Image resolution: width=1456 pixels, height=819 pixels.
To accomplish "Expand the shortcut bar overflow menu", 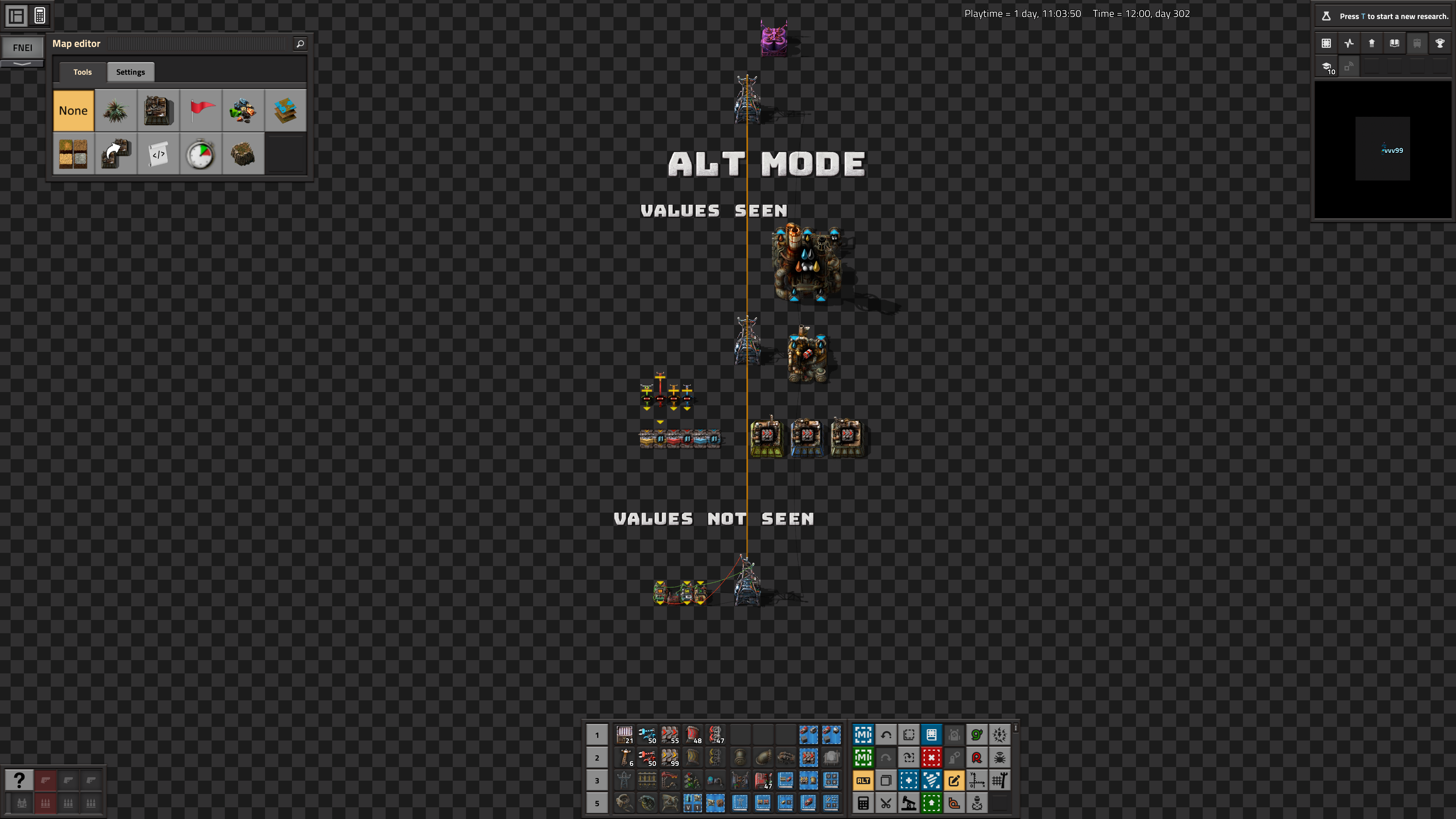I will [x=1015, y=728].
